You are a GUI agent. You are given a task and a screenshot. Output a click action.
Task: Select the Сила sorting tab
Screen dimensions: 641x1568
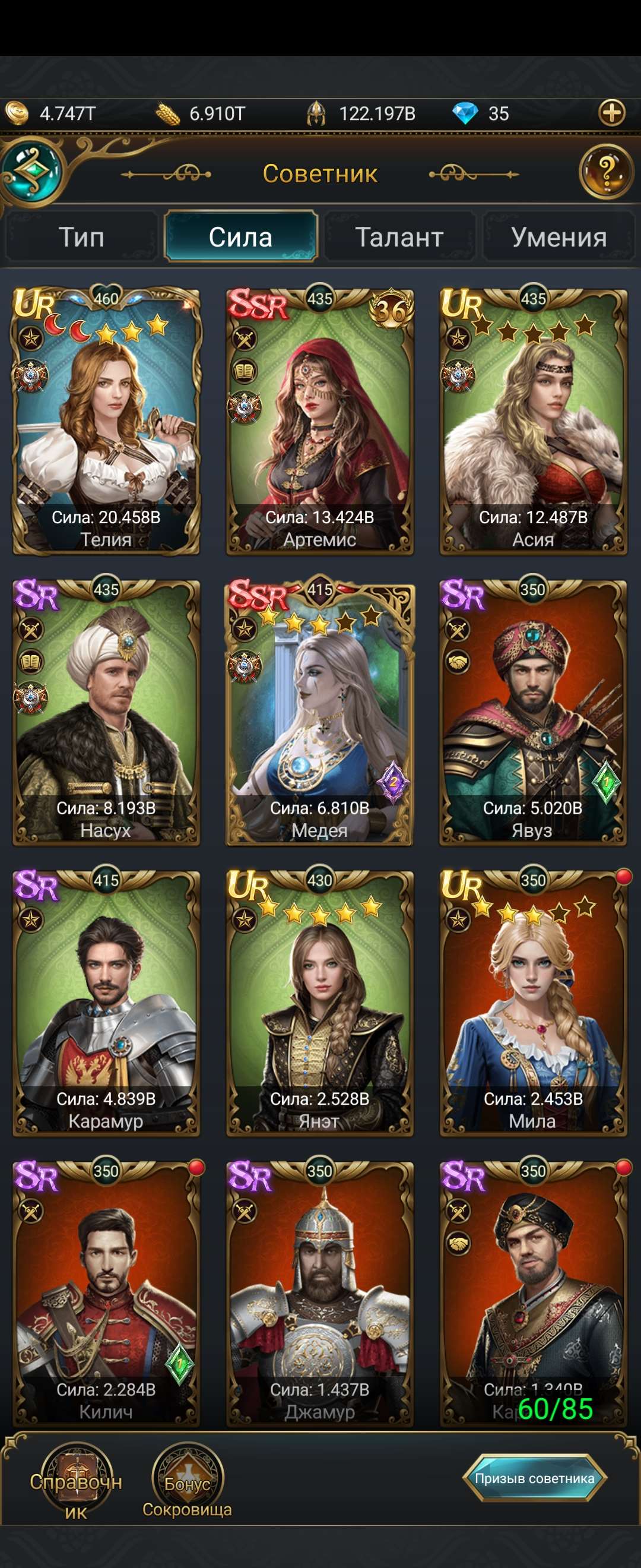(241, 237)
